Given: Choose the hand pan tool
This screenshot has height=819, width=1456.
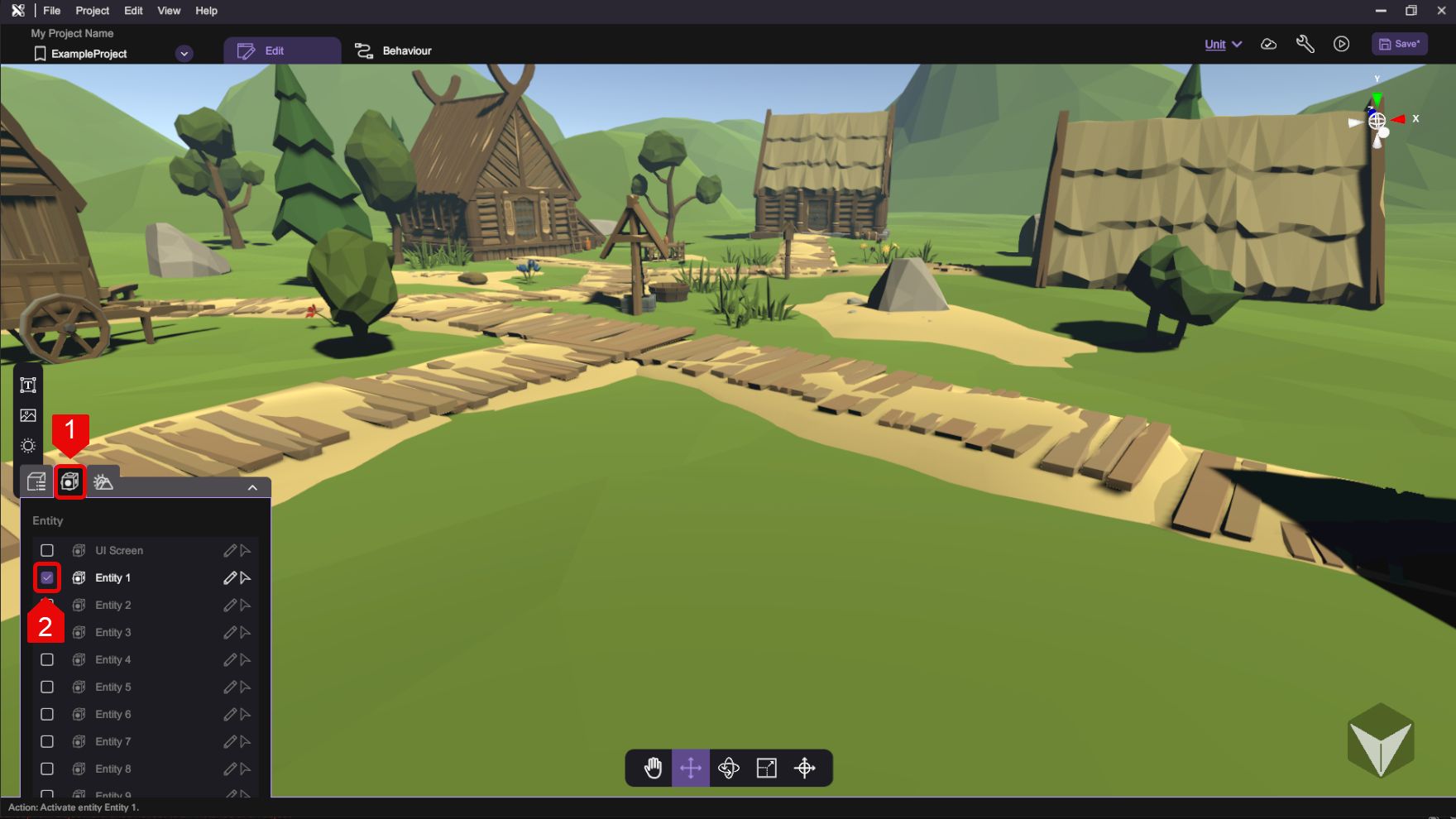Looking at the screenshot, I should click(653, 768).
